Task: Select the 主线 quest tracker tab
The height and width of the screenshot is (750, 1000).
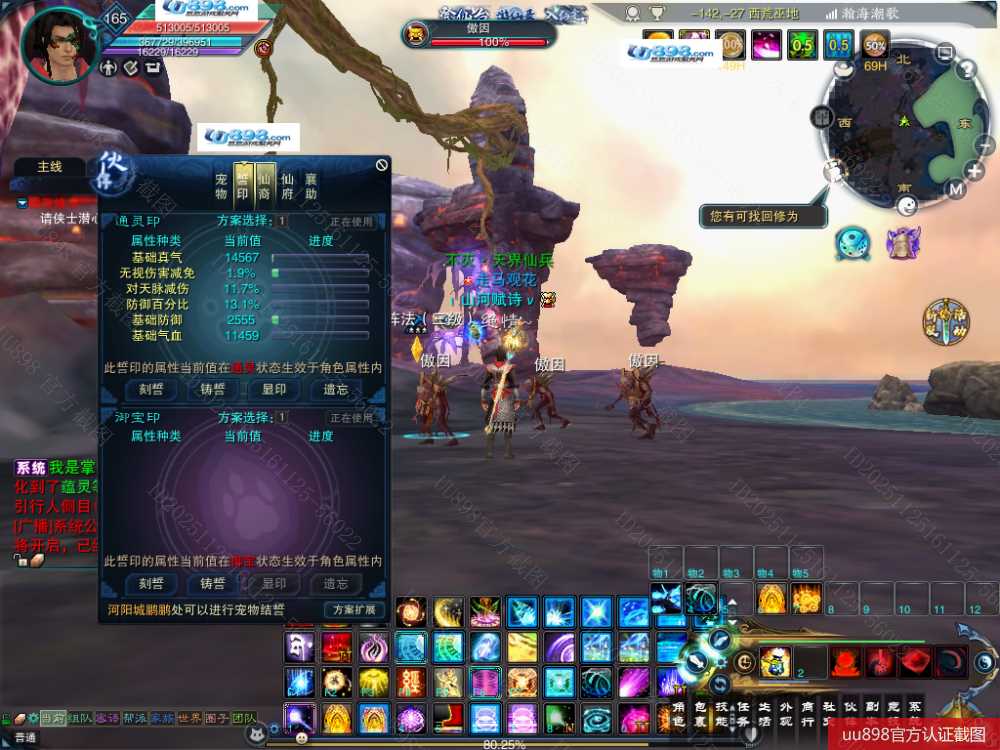Action: pos(50,167)
